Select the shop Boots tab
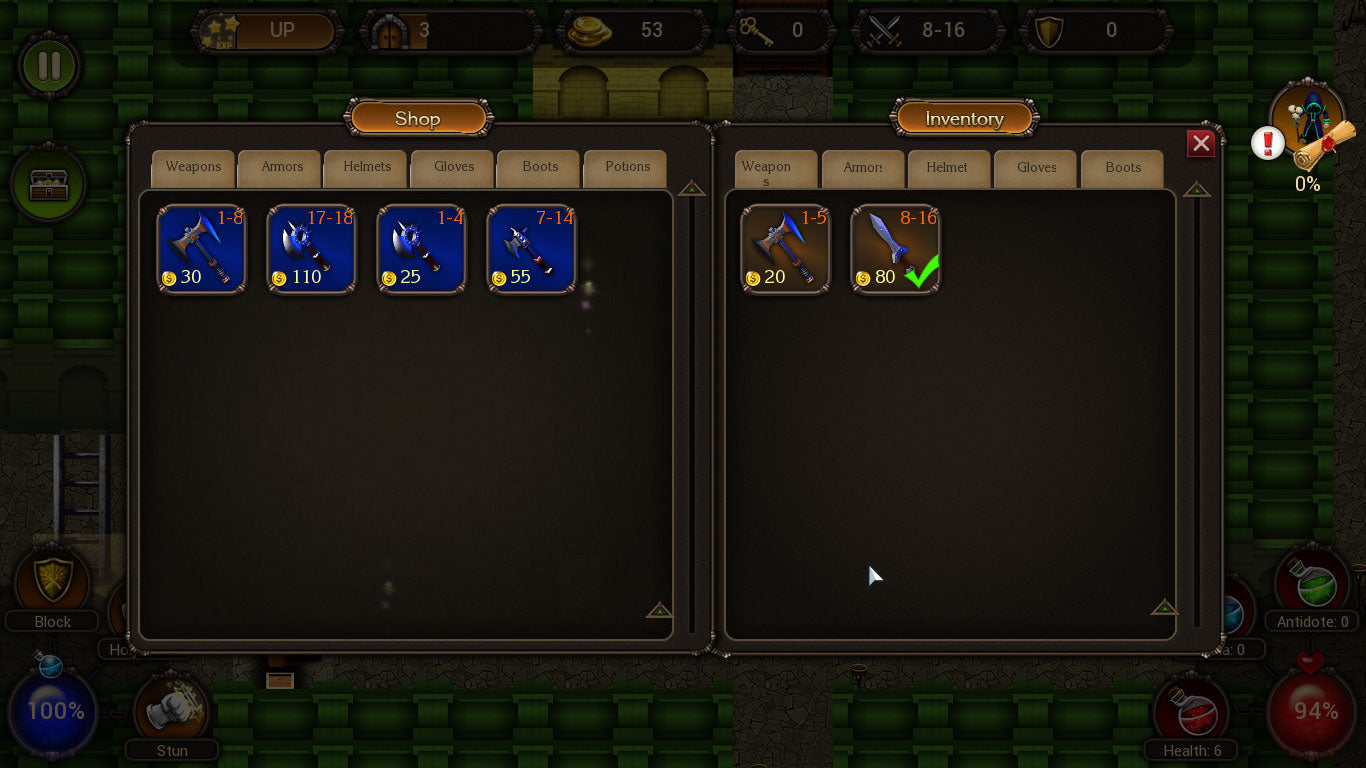The width and height of the screenshot is (1366, 768). point(540,168)
